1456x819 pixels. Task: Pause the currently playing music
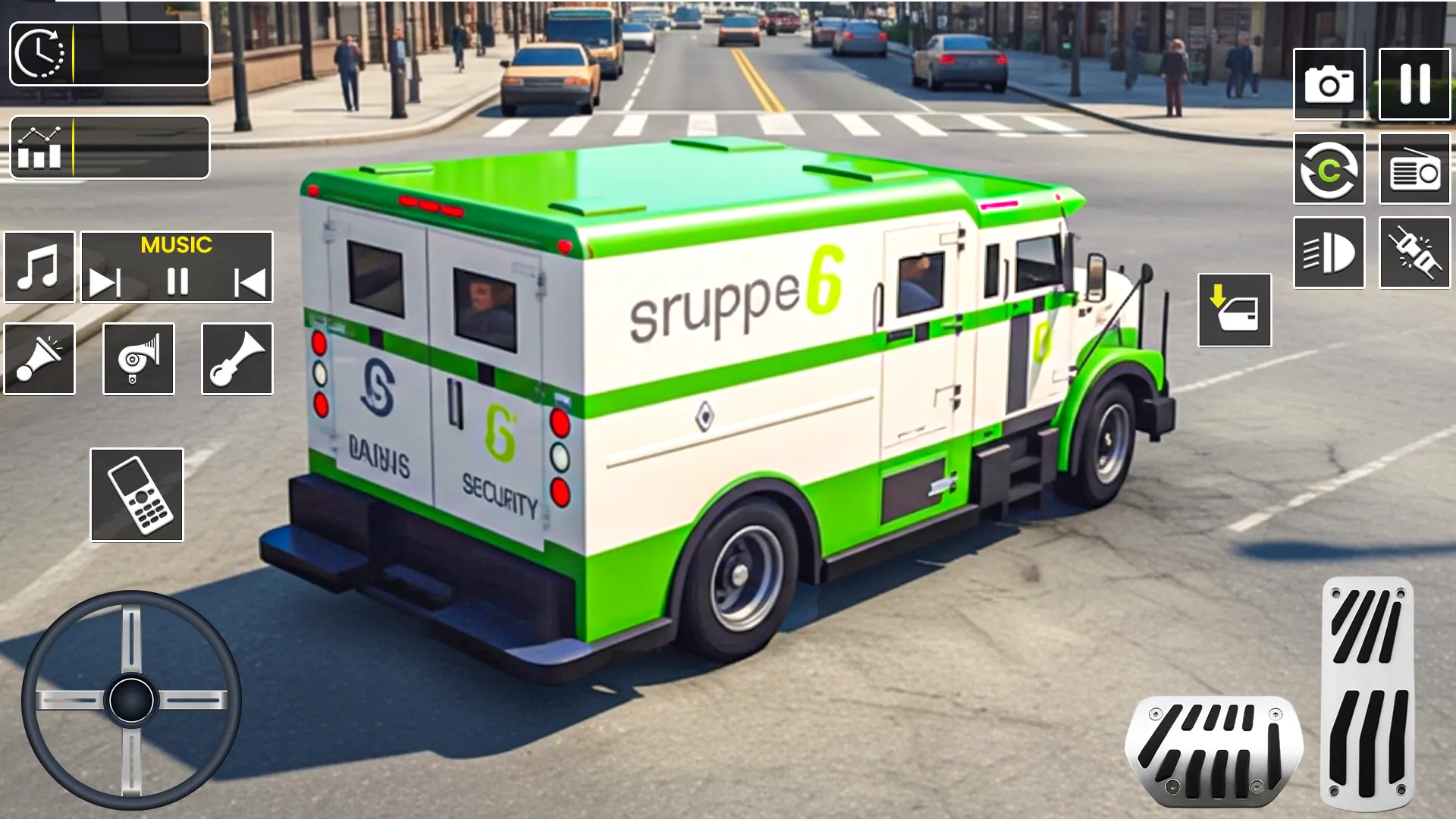click(x=177, y=281)
